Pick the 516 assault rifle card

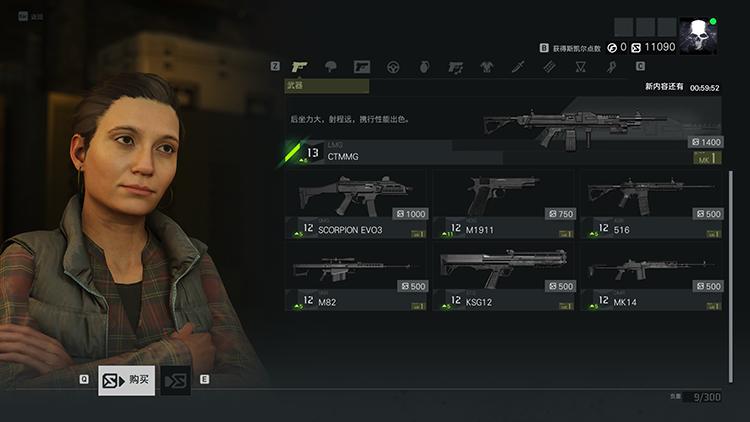click(x=652, y=204)
